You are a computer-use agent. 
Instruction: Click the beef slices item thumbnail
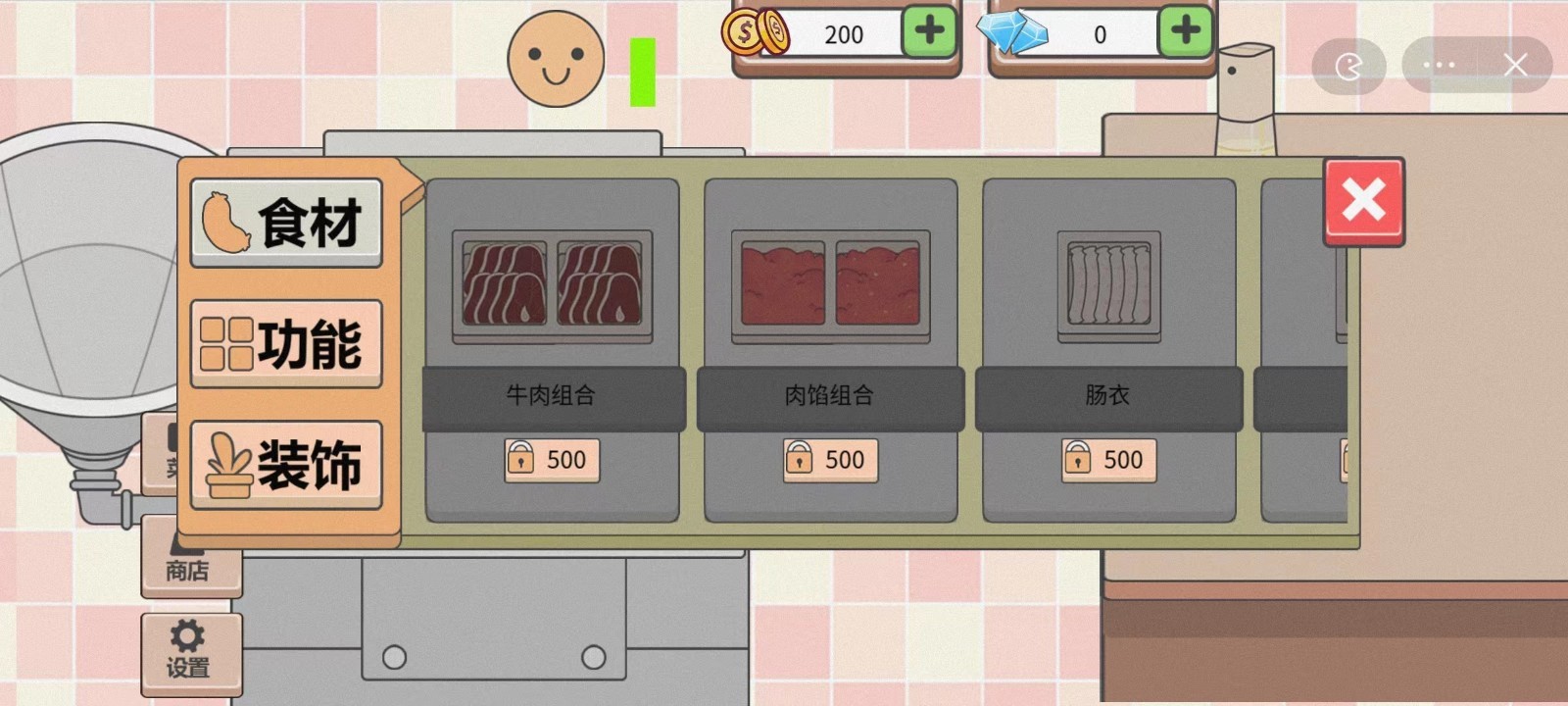tap(554, 287)
